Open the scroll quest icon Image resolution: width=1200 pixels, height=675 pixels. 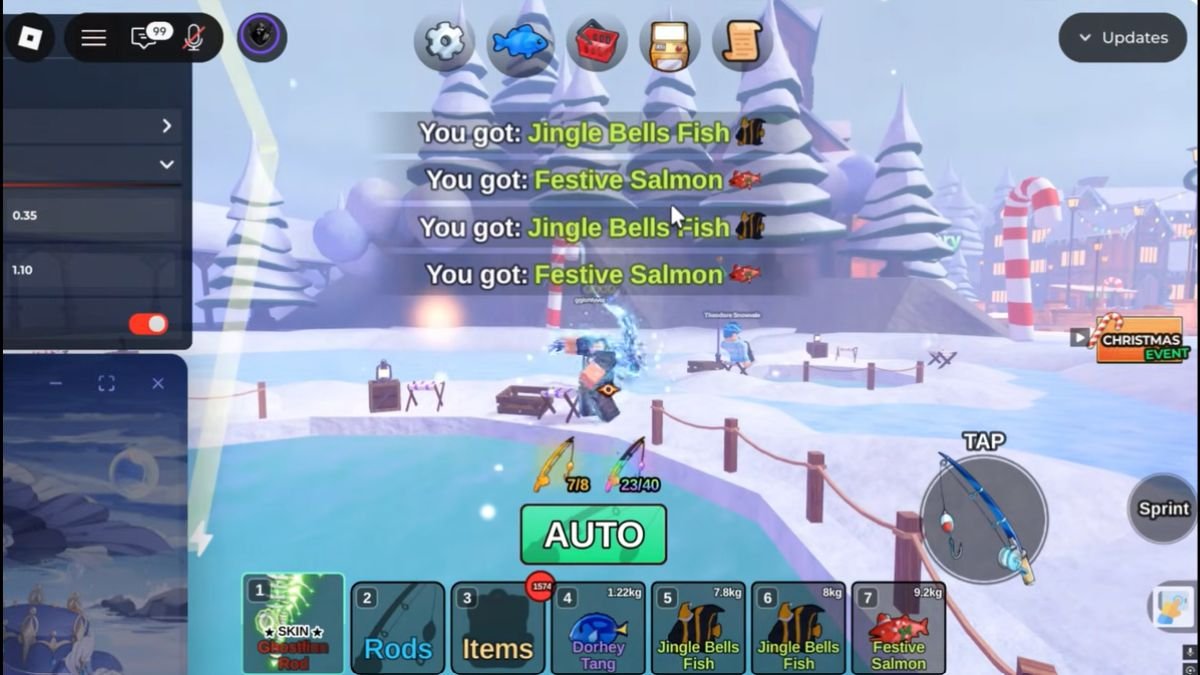pyautogui.click(x=742, y=42)
